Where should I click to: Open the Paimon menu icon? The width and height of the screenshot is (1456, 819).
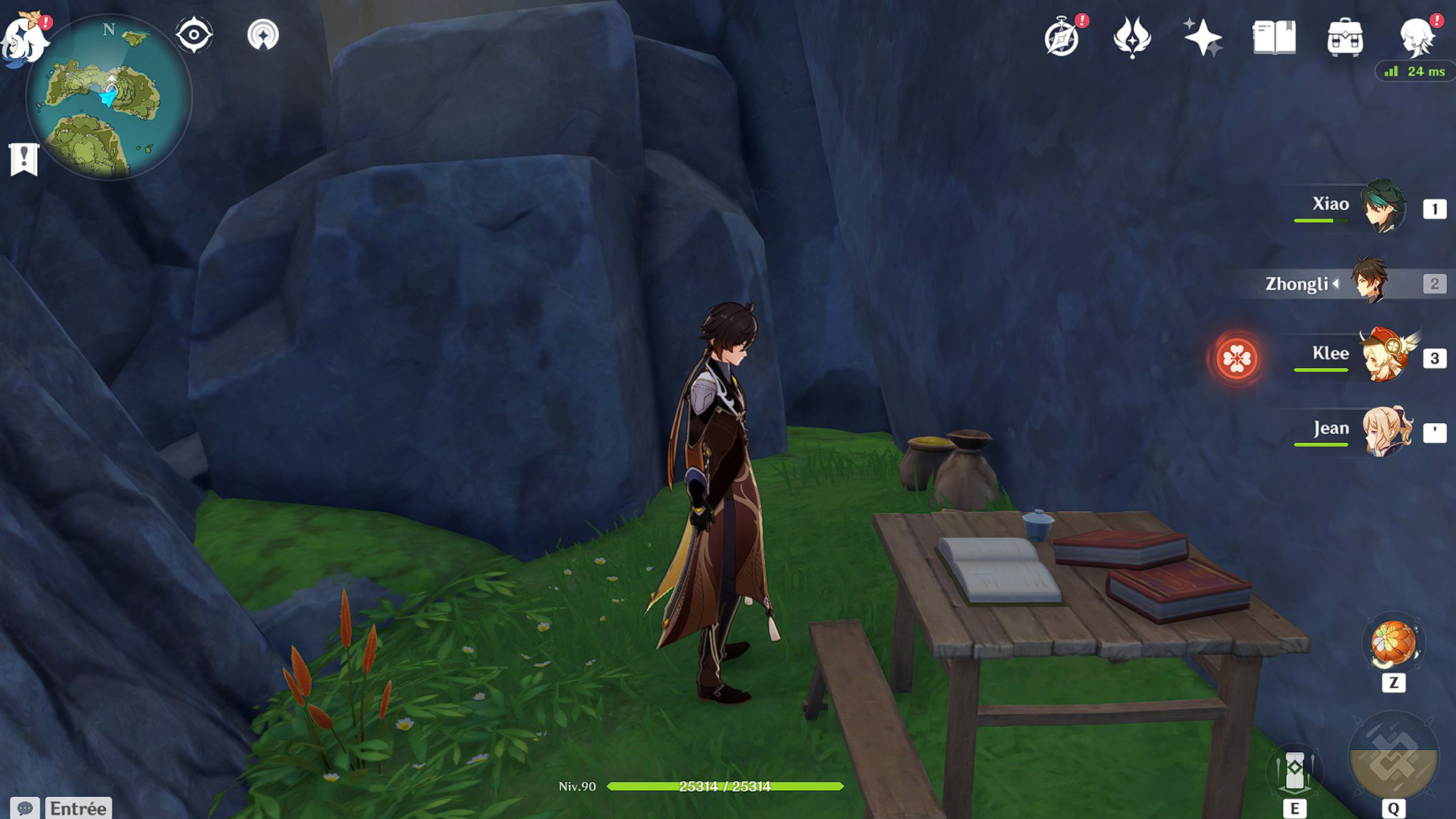tap(24, 38)
